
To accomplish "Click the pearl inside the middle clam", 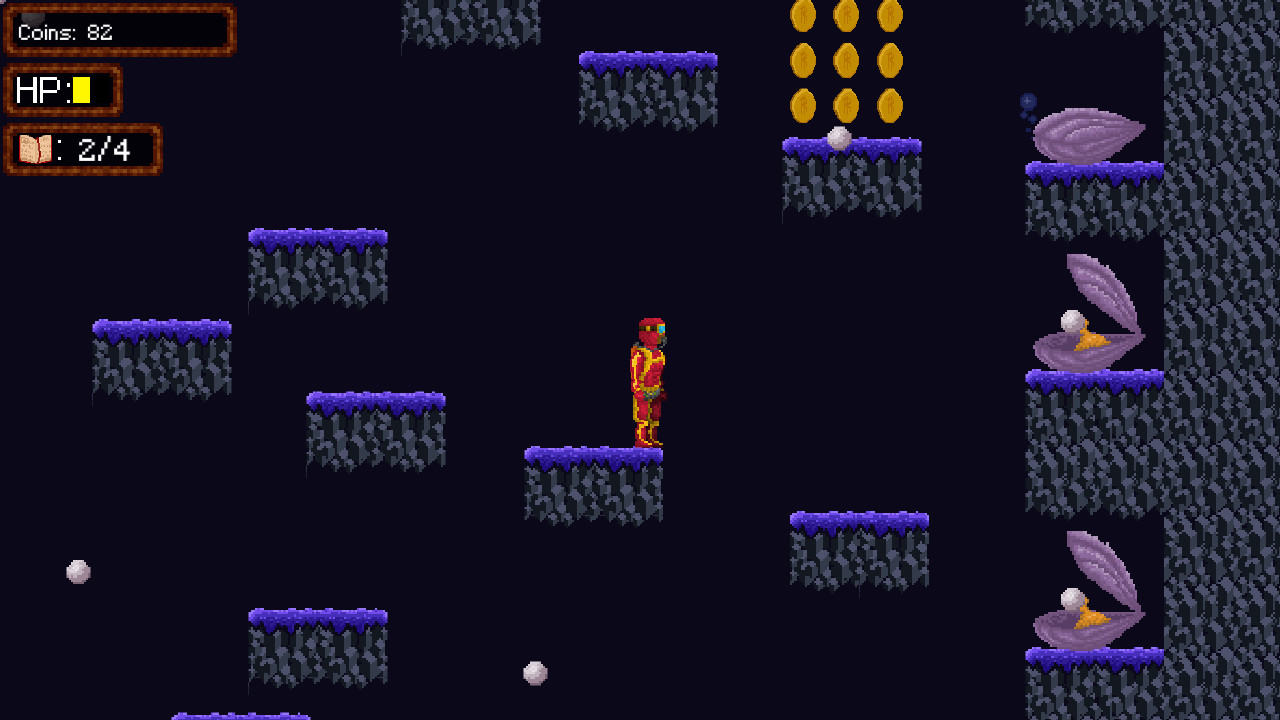I will coord(1070,323).
